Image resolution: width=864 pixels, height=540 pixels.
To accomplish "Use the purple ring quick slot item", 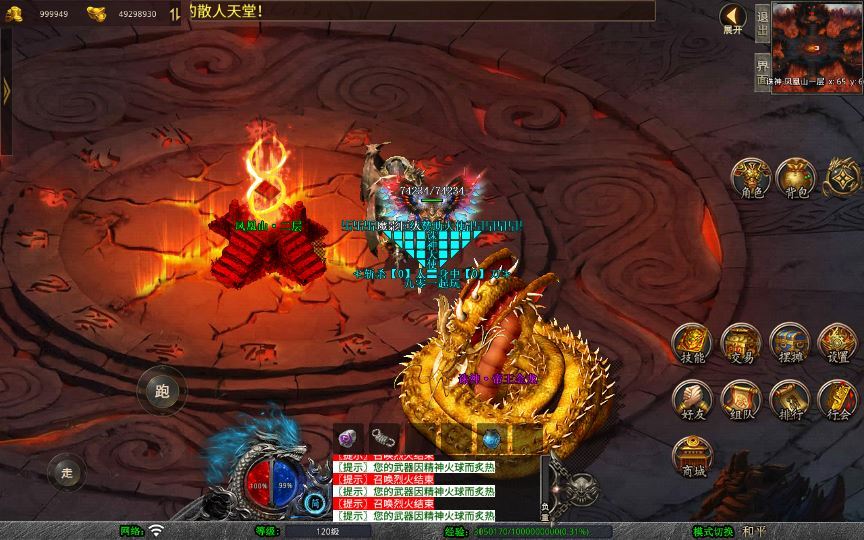I will [348, 437].
